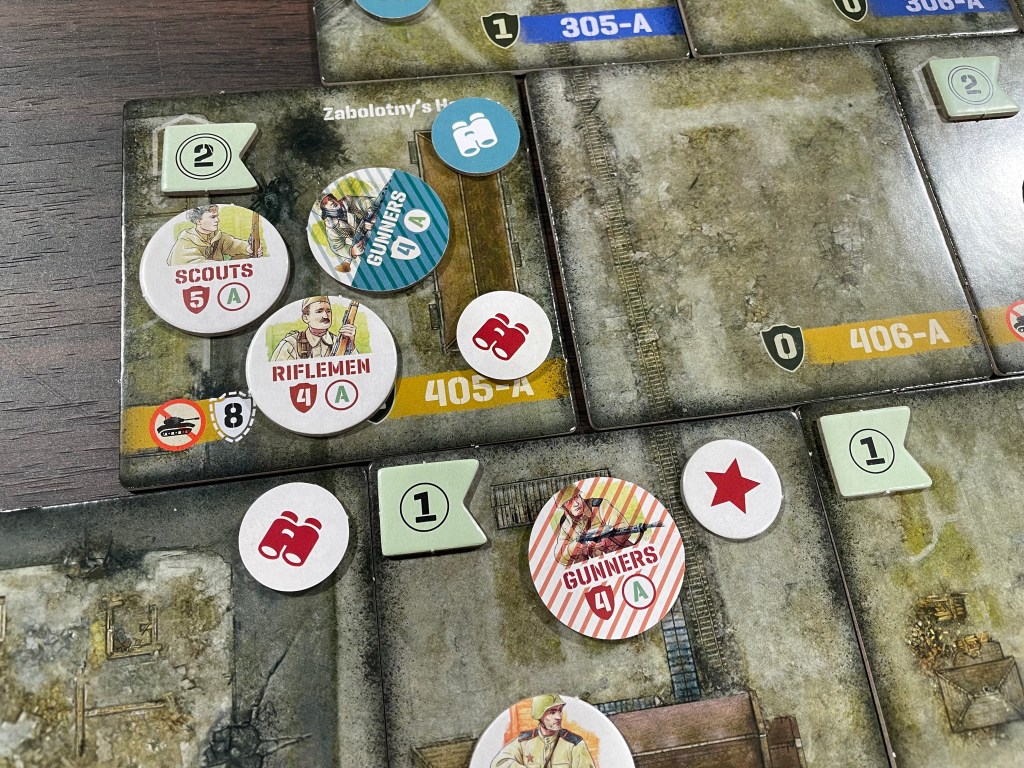Select the red star token

[x=732, y=489]
